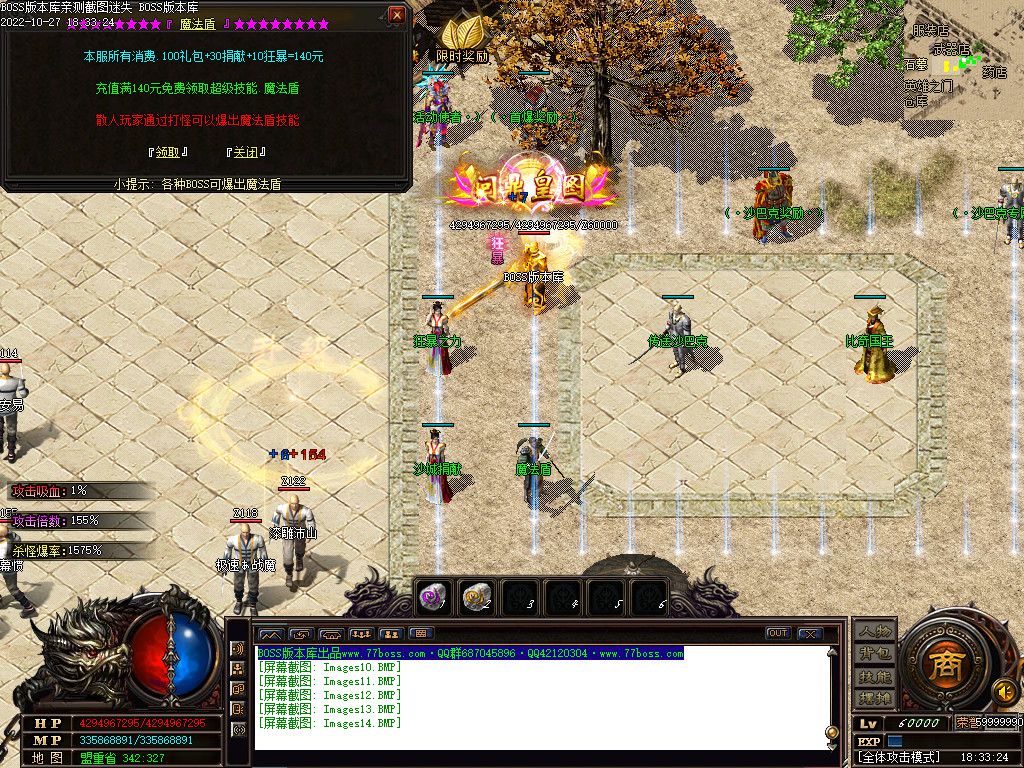The height and width of the screenshot is (768, 1024).
Task: Use the purple item in hotbar slot 1
Action: click(x=432, y=597)
